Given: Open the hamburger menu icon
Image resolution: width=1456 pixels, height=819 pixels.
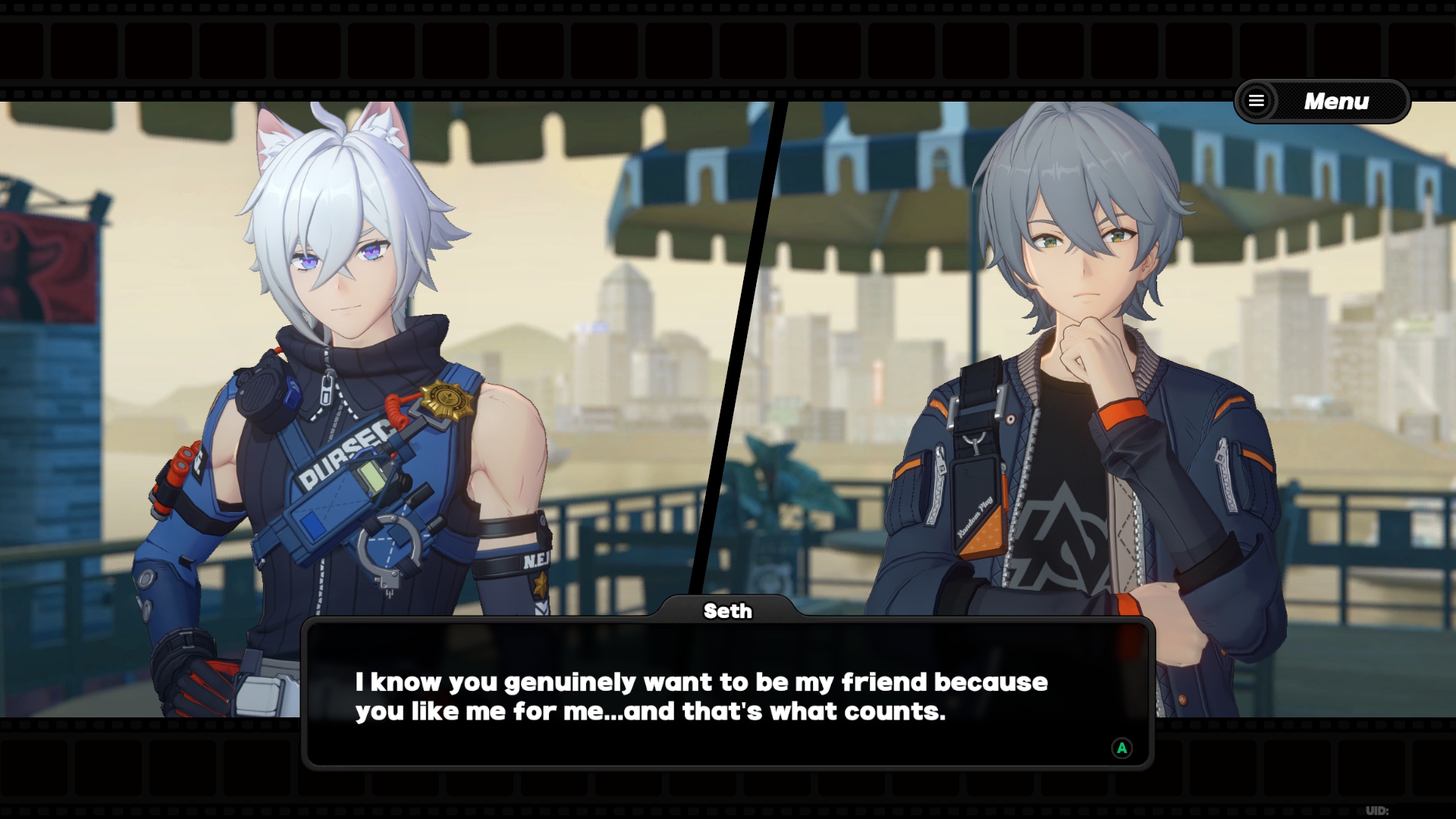Looking at the screenshot, I should tap(1256, 101).
